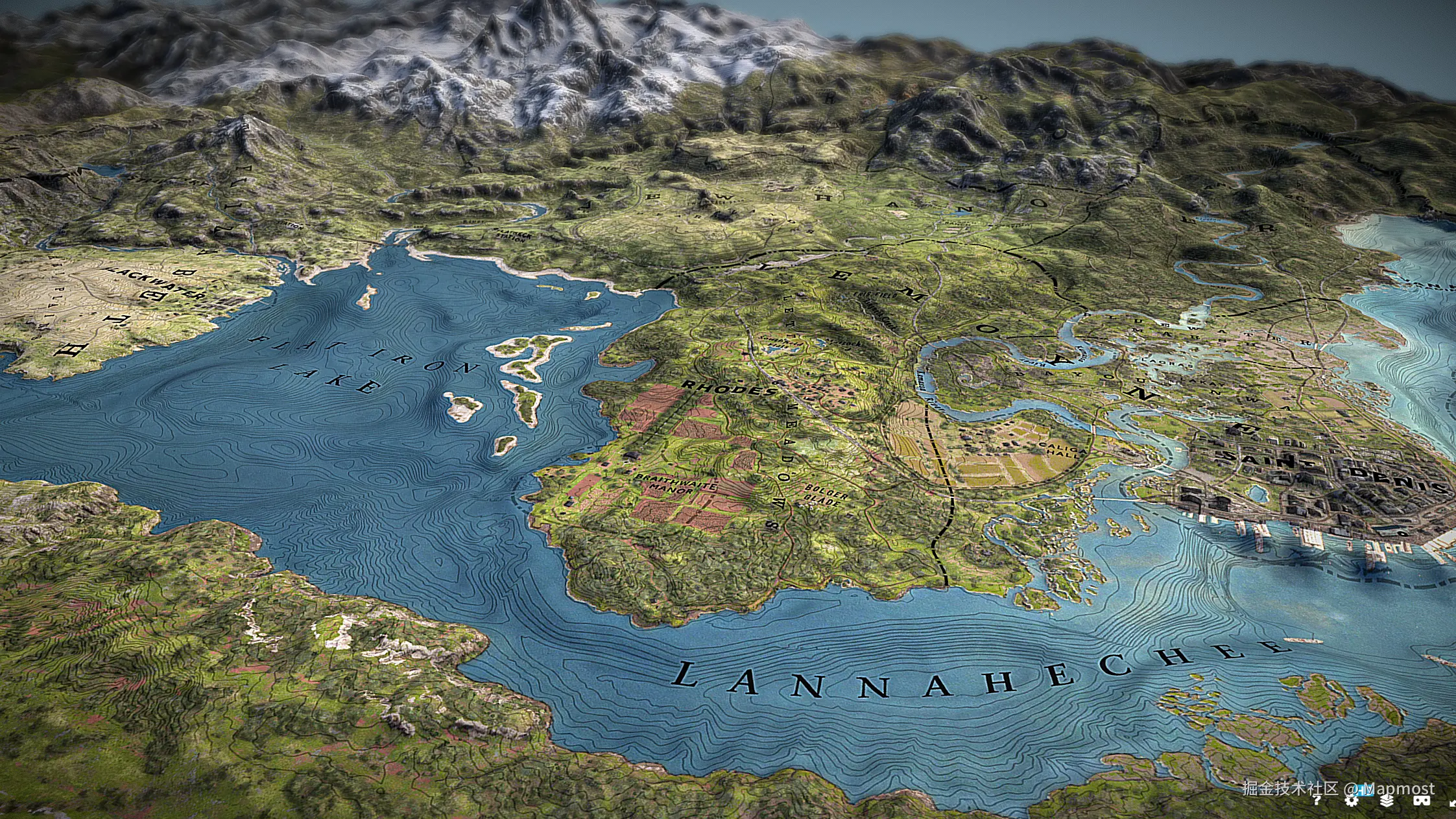Screen dimensions: 1456x819
Task: Open the question mark help icon
Action: point(1317,801)
